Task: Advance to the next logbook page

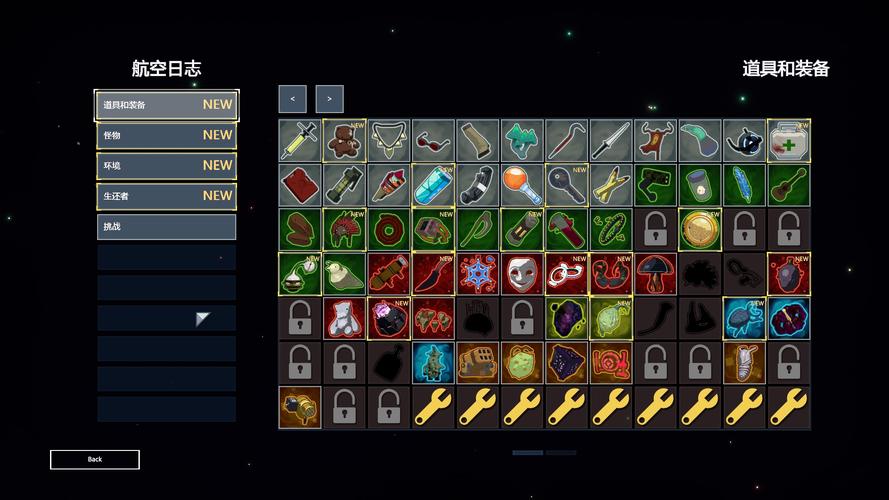Action: 329,99
